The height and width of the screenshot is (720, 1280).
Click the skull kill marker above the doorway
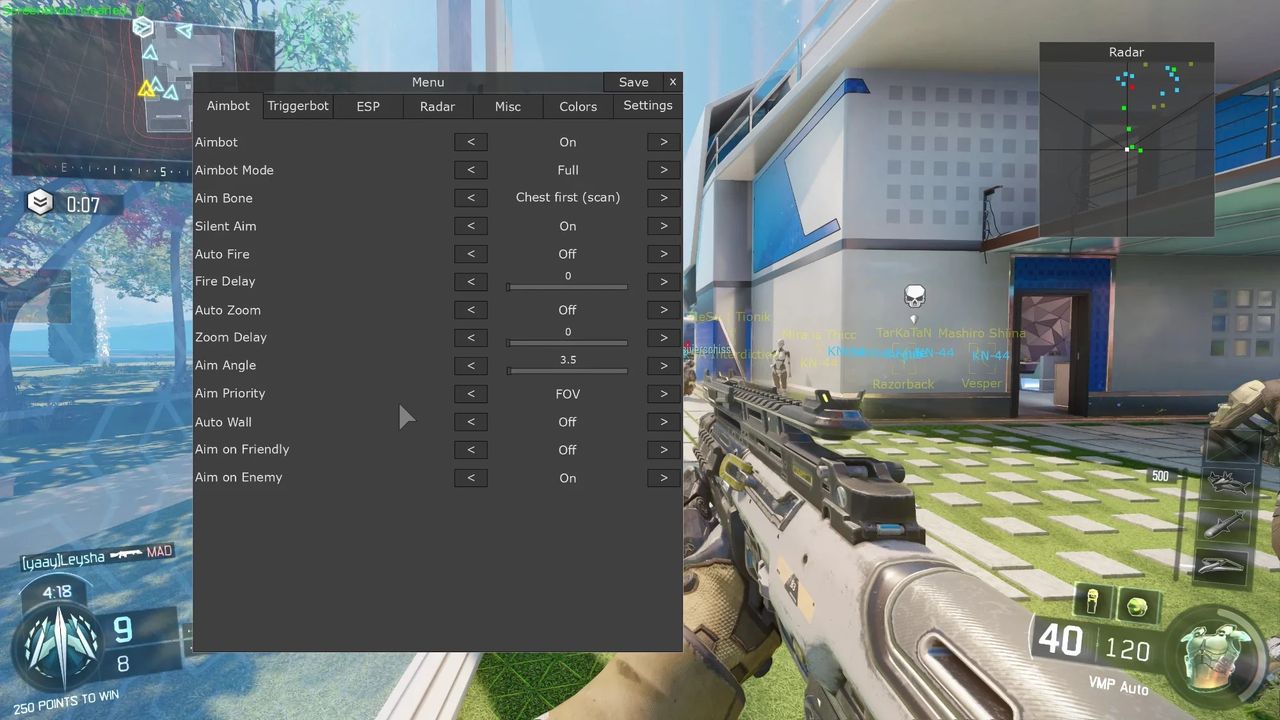(x=914, y=294)
